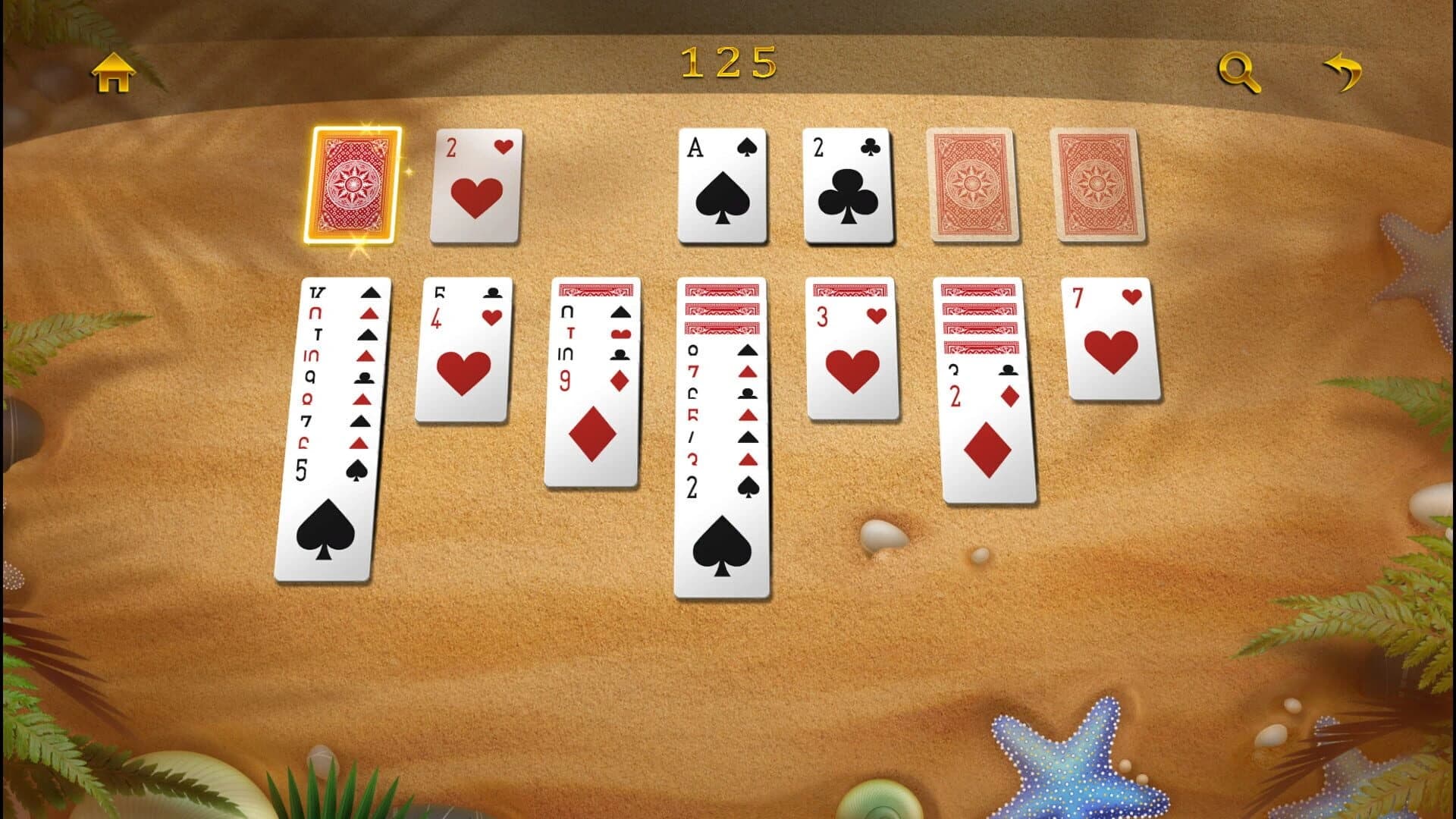Screen dimensions: 1456x819
Task: Undo the last move with the arrow icon
Action: click(1345, 71)
